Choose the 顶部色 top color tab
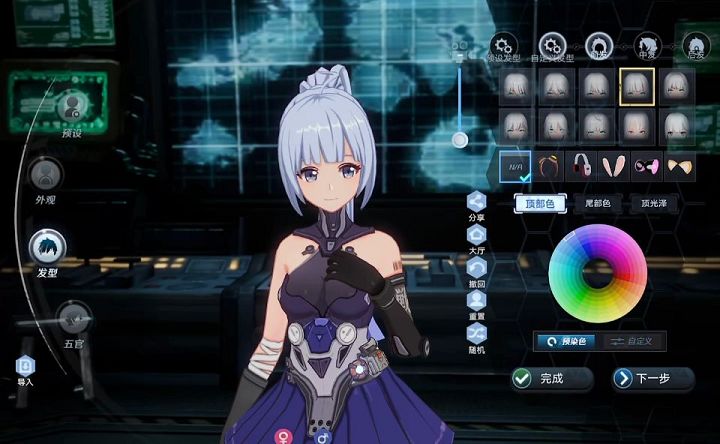The image size is (720, 444). (540, 203)
